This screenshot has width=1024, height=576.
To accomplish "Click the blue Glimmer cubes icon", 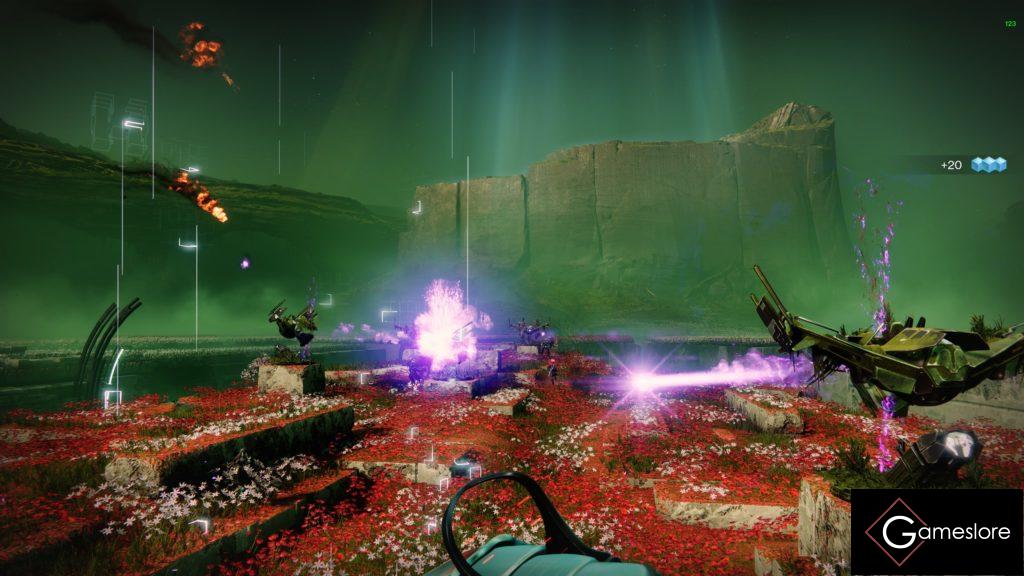I will pyautogui.click(x=989, y=165).
